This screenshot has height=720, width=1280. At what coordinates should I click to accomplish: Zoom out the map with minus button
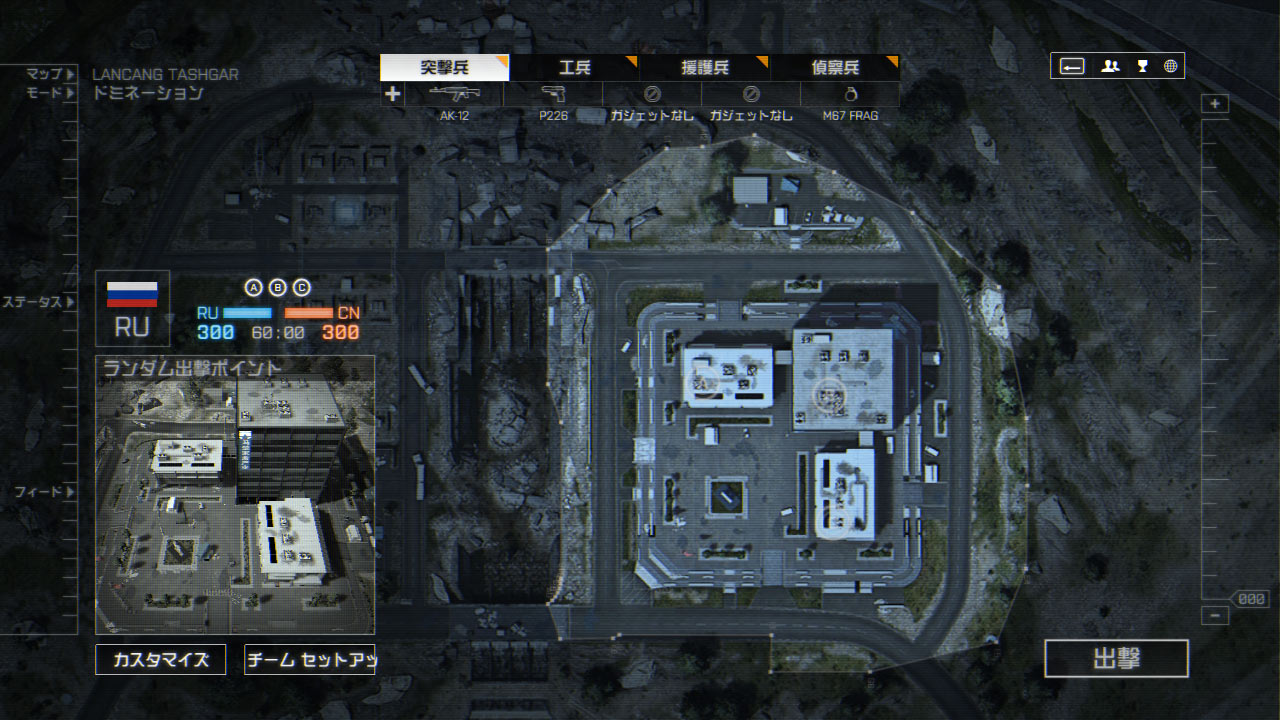point(1214,616)
